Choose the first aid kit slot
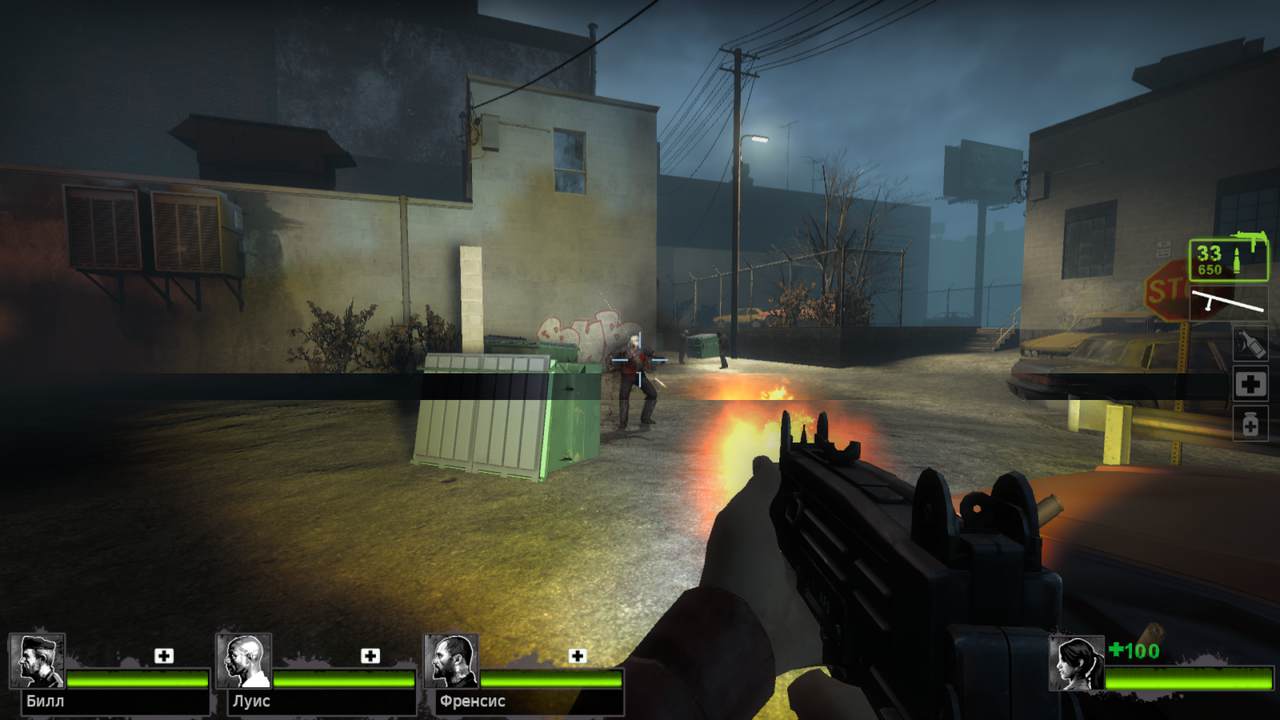Image resolution: width=1280 pixels, height=720 pixels. coord(1250,383)
